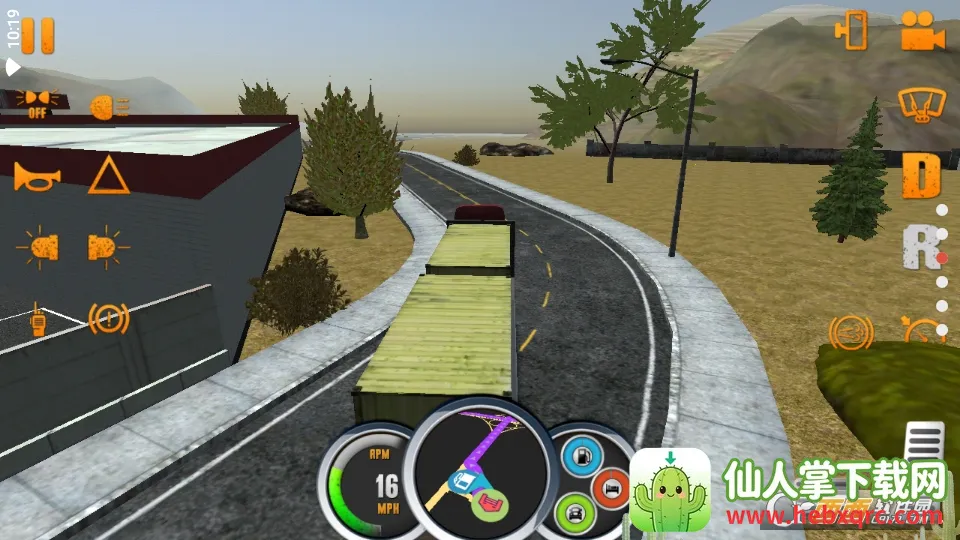Select the green truck damage indicator

pos(574,514)
